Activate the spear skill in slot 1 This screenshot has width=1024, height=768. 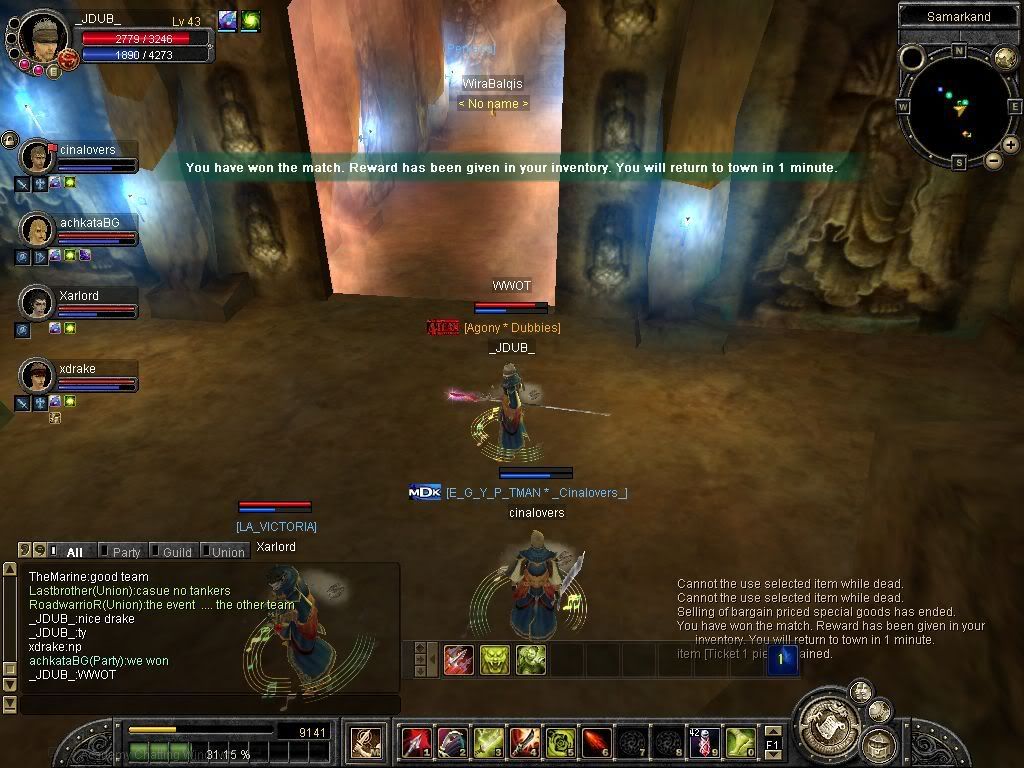point(415,742)
